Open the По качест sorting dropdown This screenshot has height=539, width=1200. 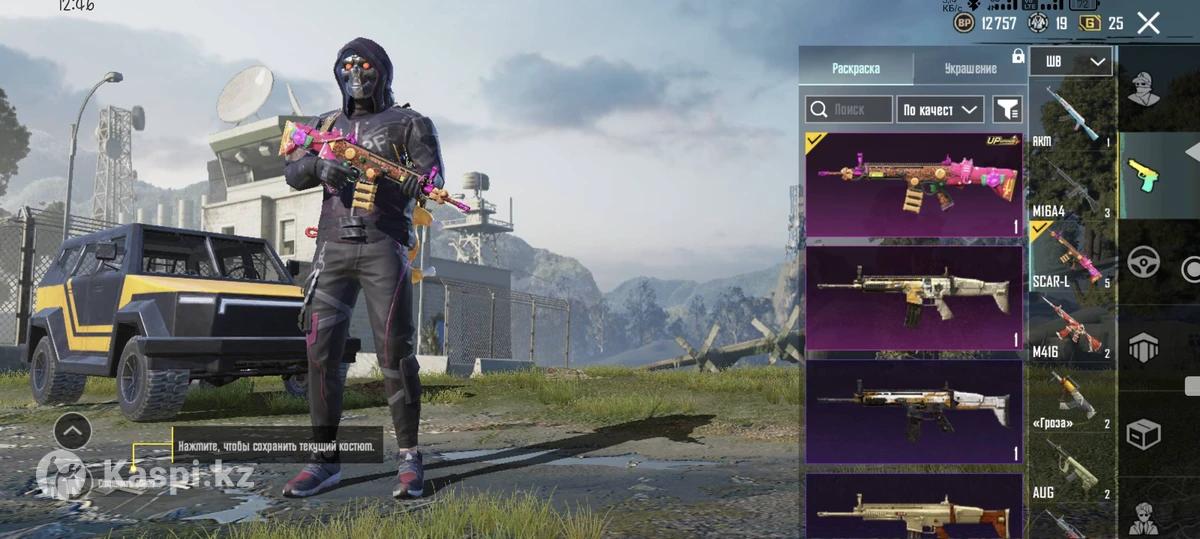pos(940,109)
